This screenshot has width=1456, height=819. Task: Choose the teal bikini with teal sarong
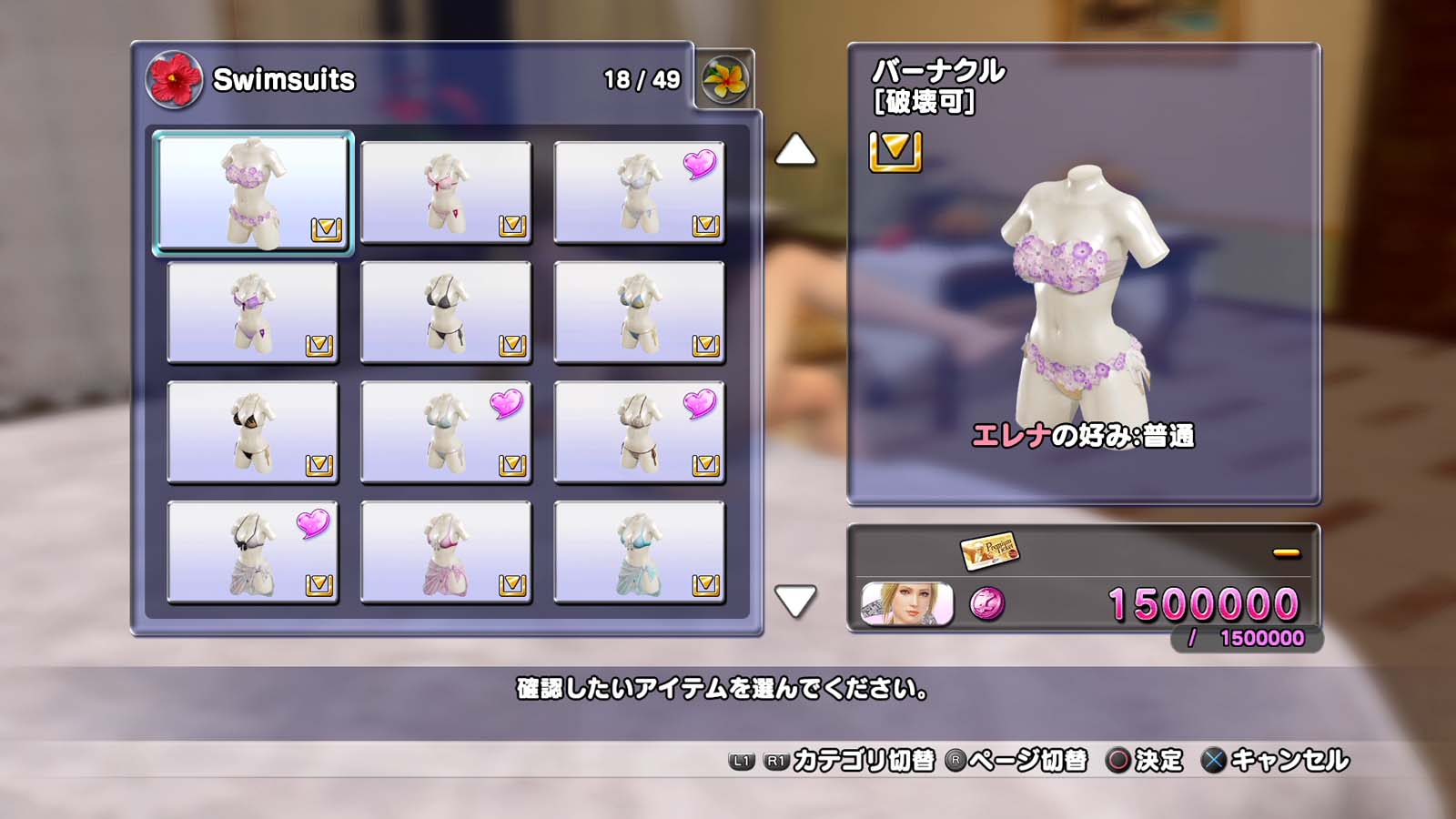click(x=639, y=552)
